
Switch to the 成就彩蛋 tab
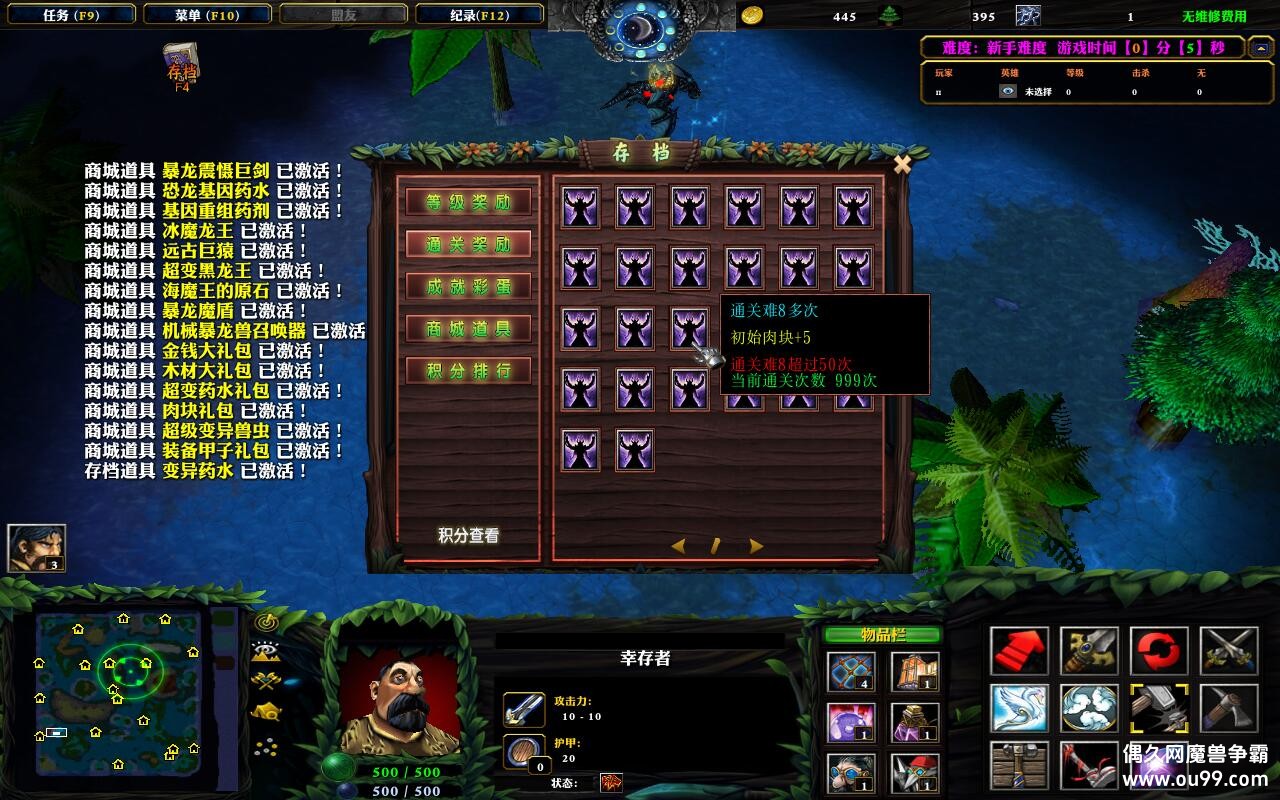[x=468, y=286]
